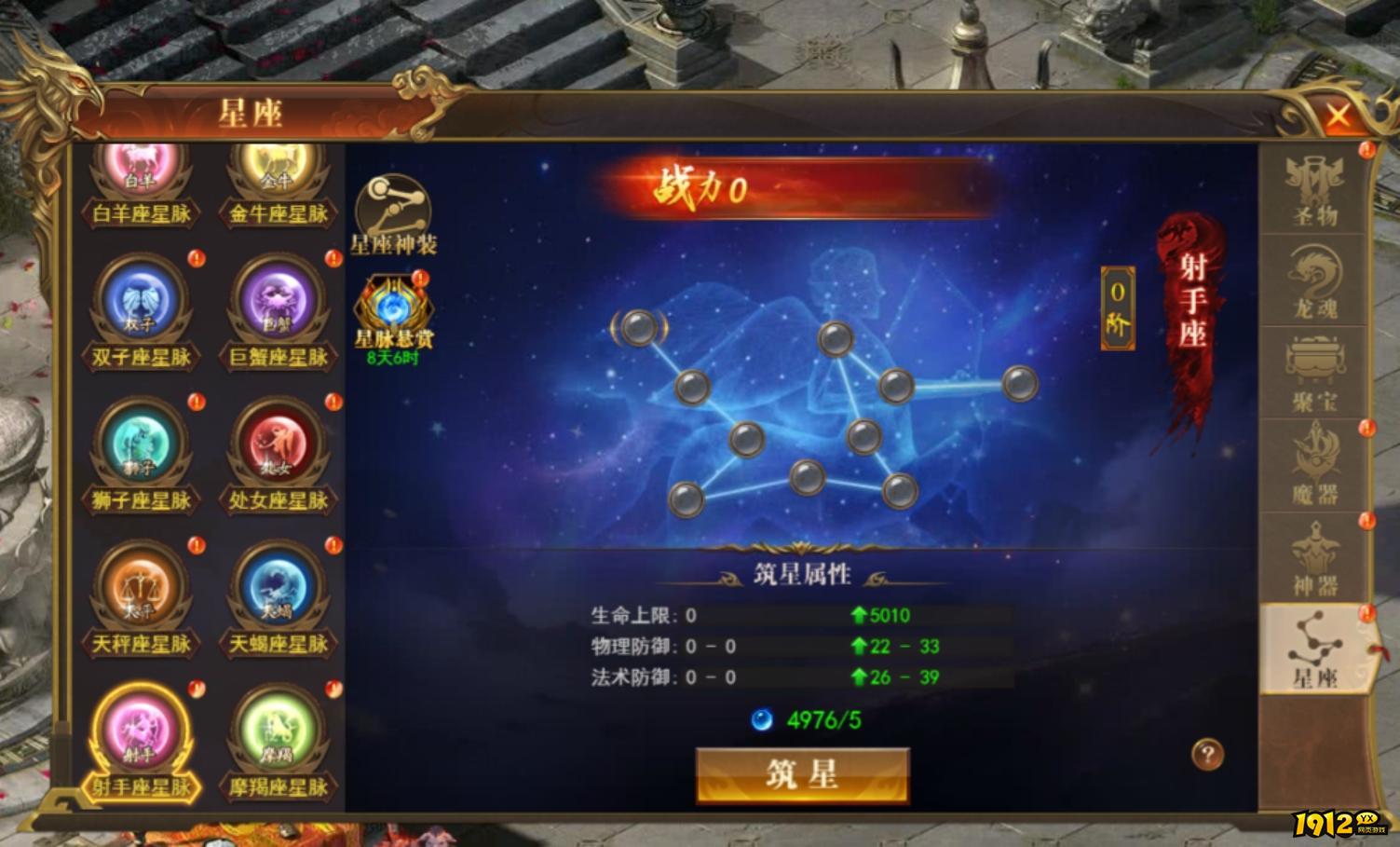Check the blue orb count 4976/5
1400x847 pixels.
pos(810,717)
